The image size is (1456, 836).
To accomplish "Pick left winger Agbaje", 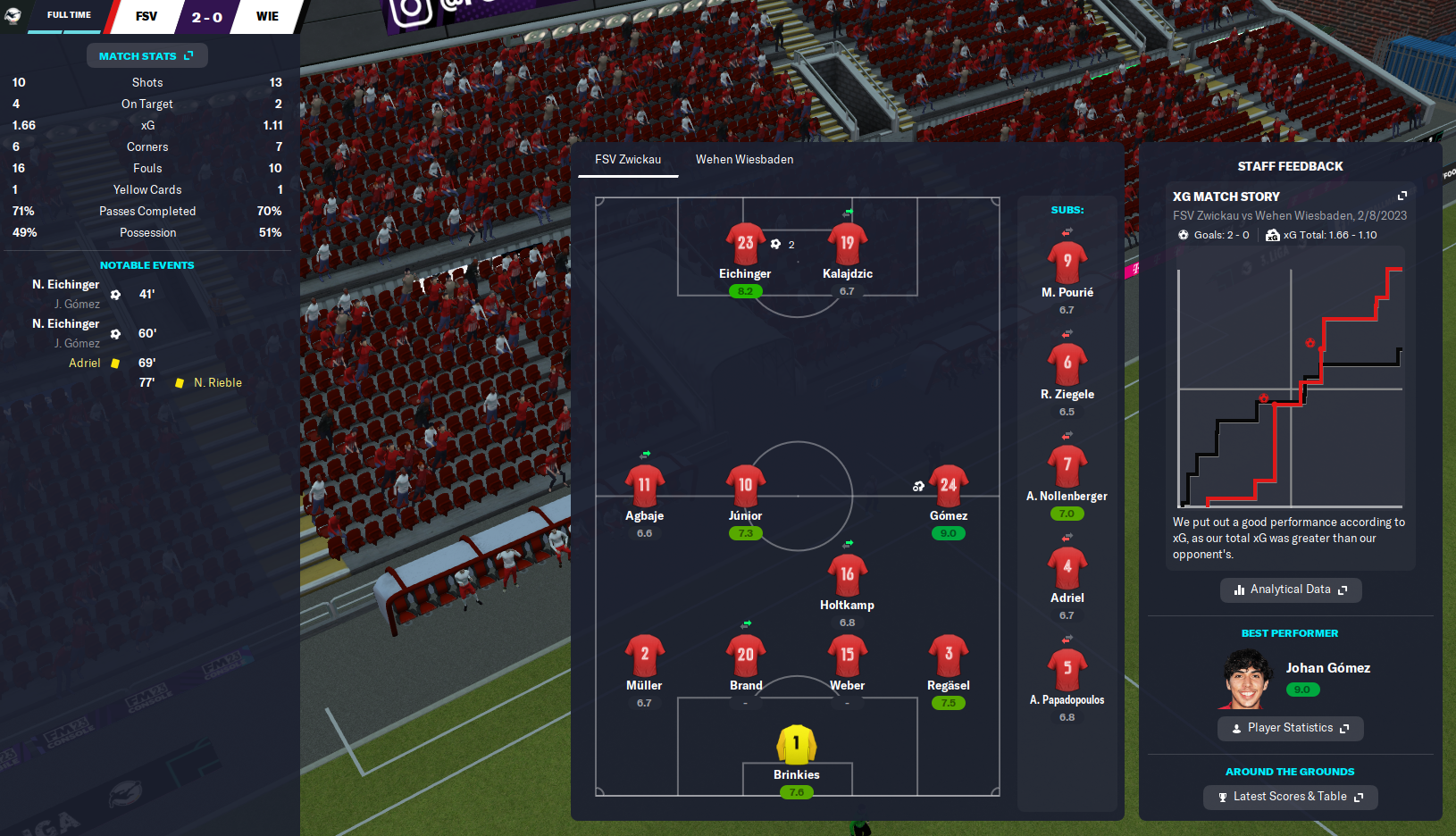I will click(x=644, y=487).
